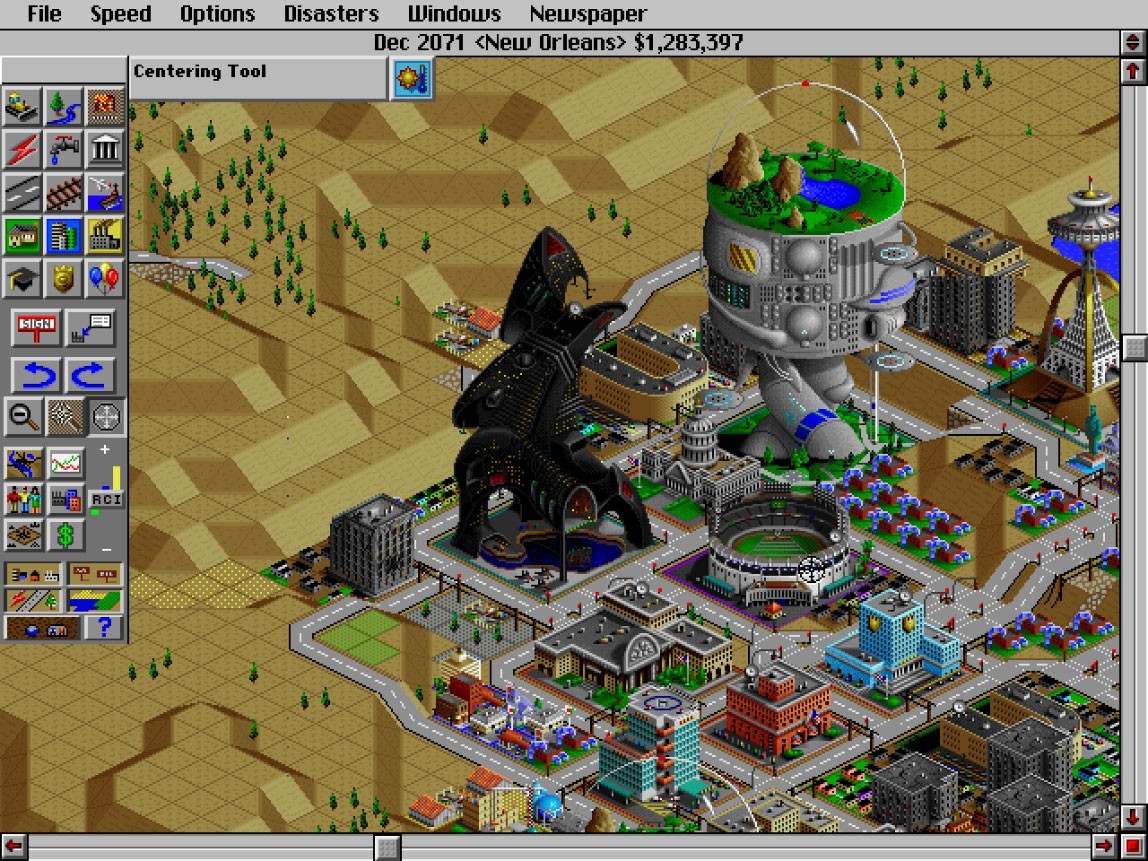Open the budget dollar sign window
The width and height of the screenshot is (1148, 861).
[65, 535]
